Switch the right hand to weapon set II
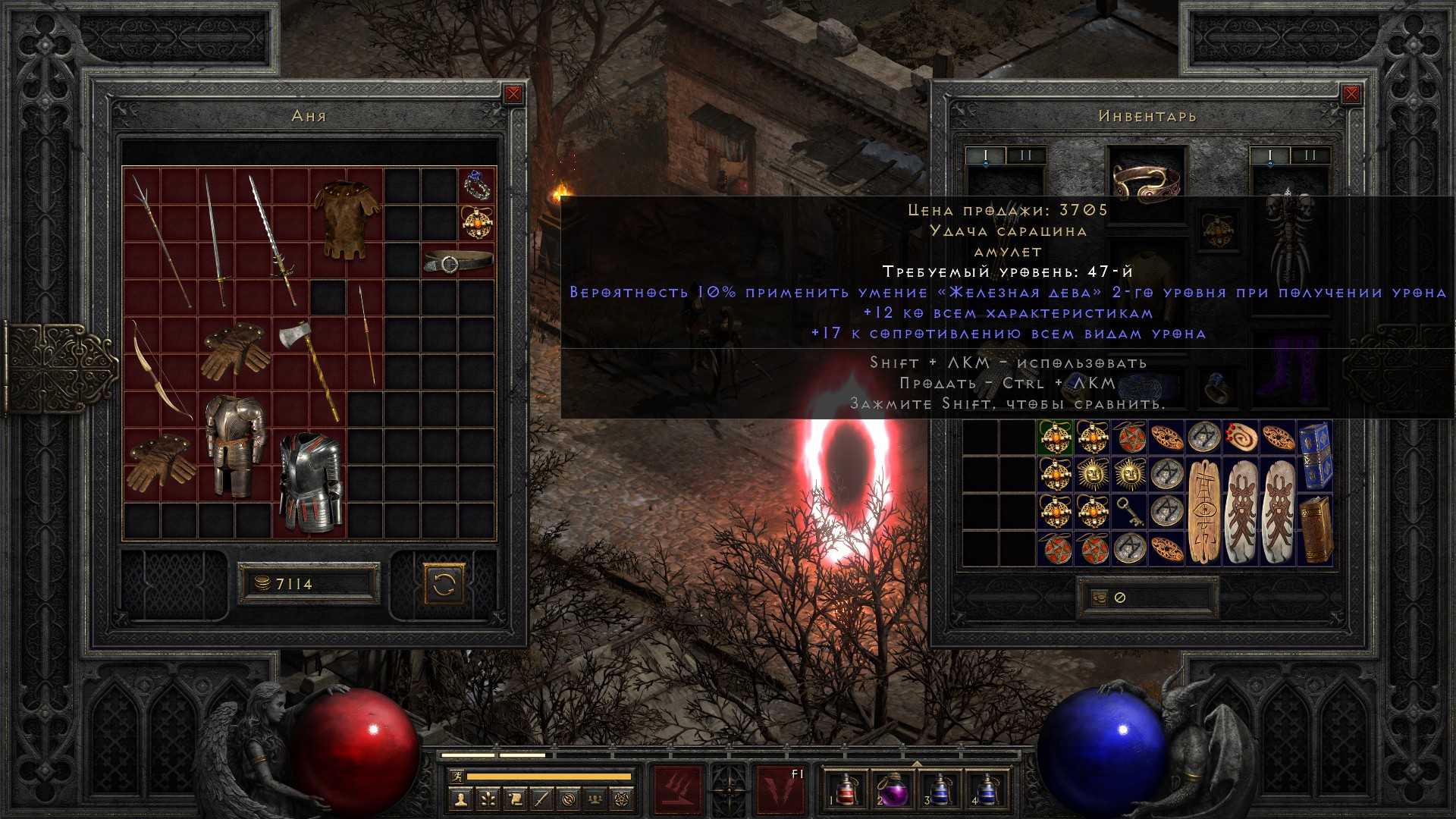The image size is (1456, 819). coord(1310,156)
